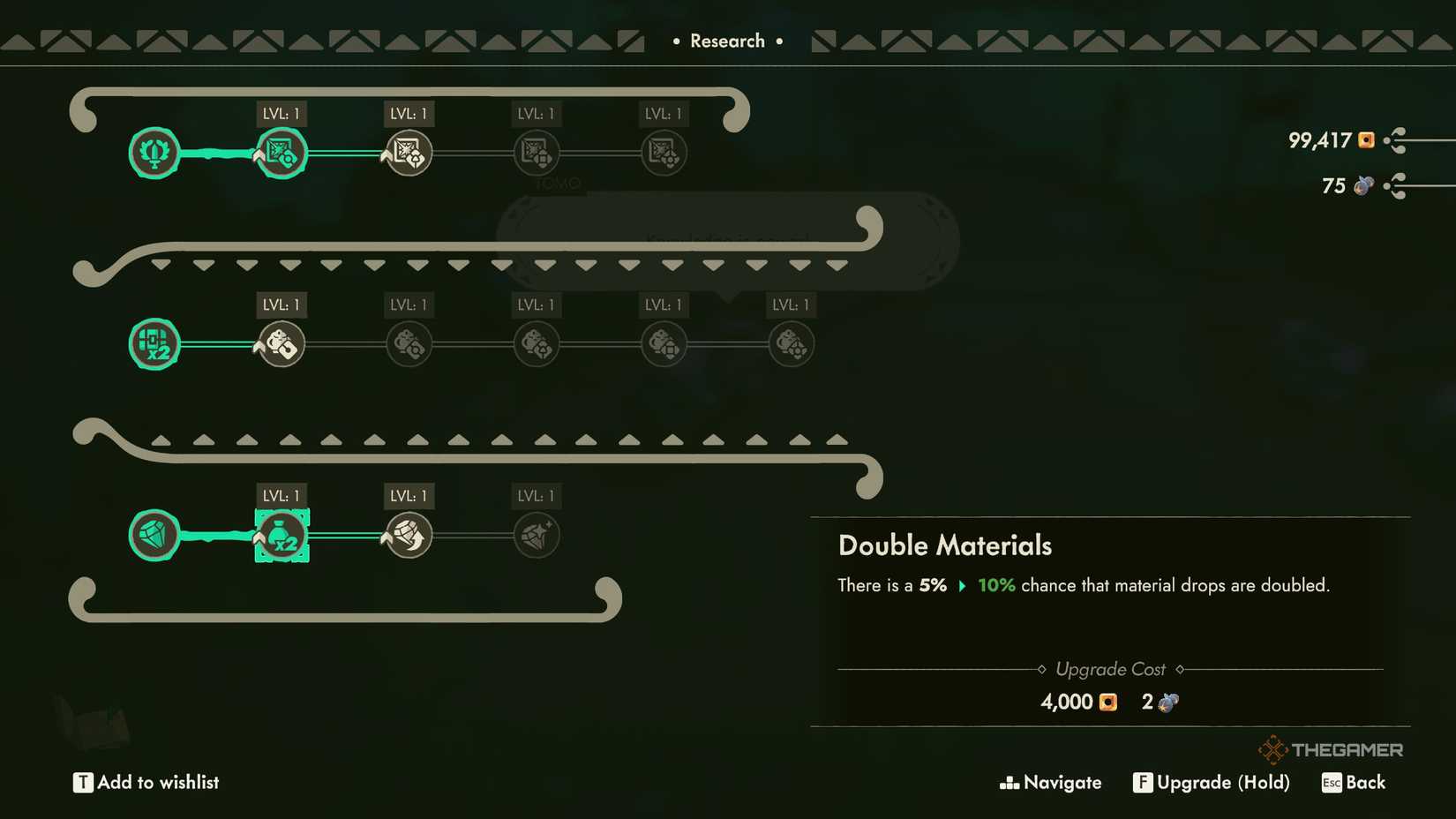The width and height of the screenshot is (1456, 819).
Task: Select the first unlocked node in middle row
Action: coord(281,343)
